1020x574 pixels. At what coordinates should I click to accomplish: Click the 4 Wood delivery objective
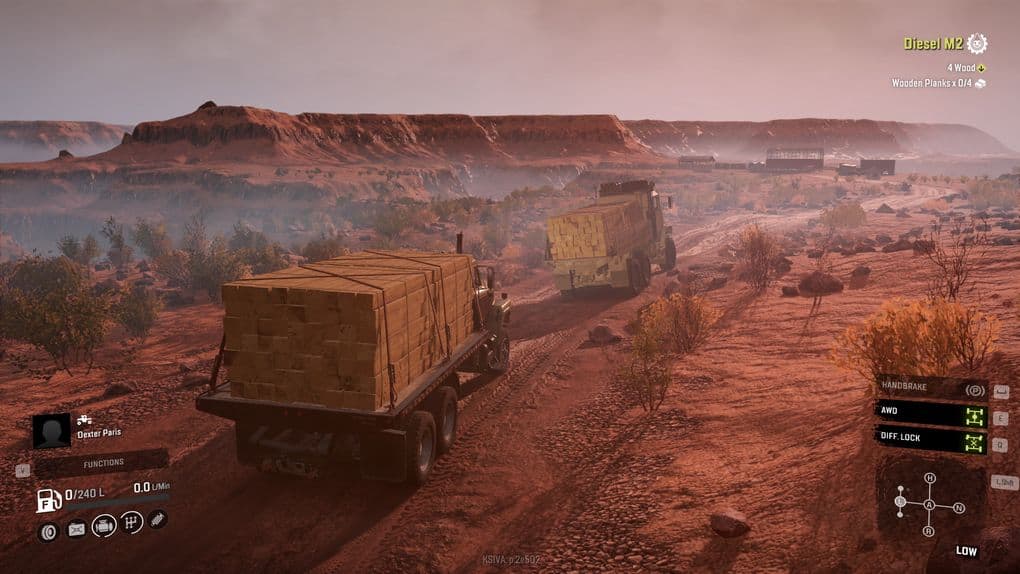click(961, 67)
